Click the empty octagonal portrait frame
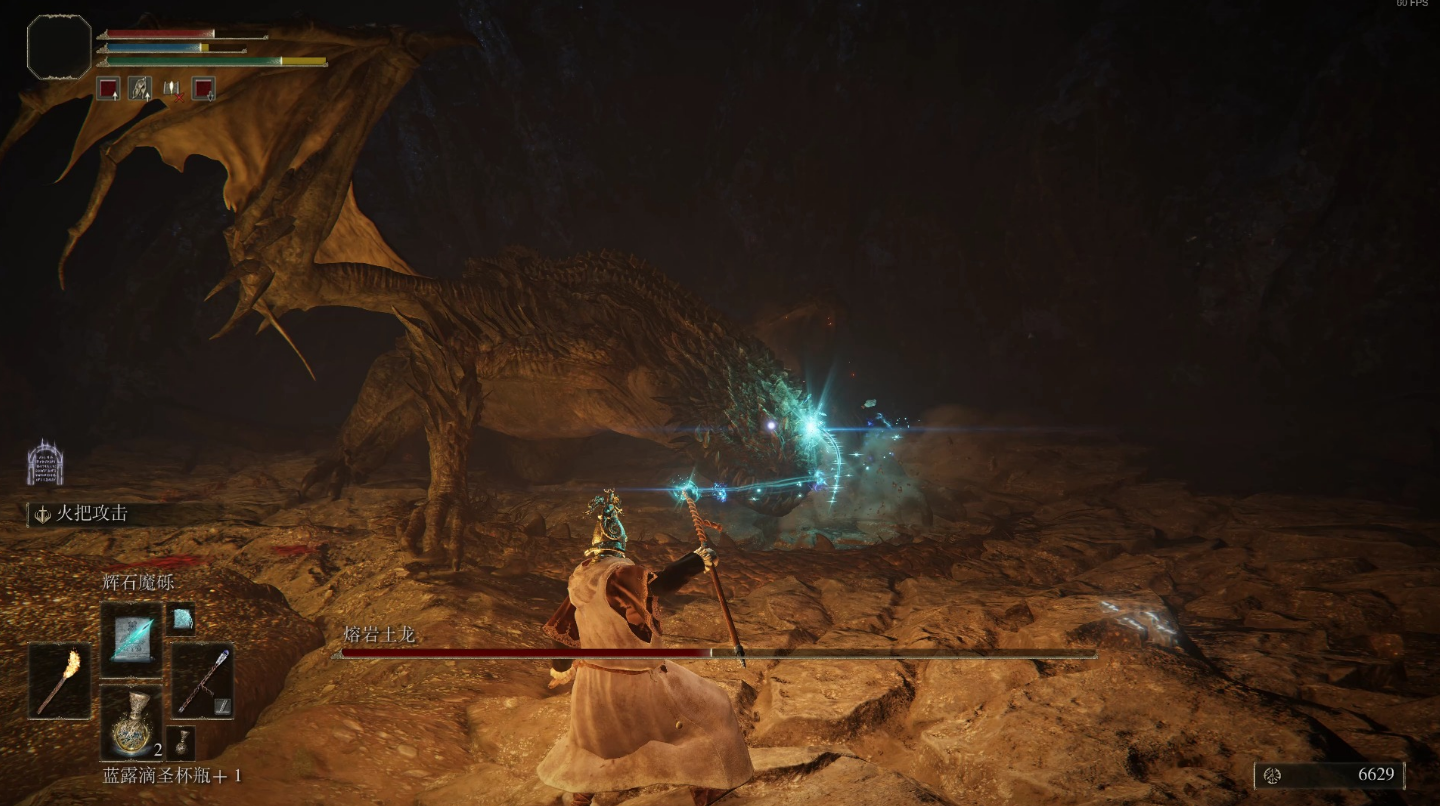Screen dimensions: 1440x806 click(59, 47)
